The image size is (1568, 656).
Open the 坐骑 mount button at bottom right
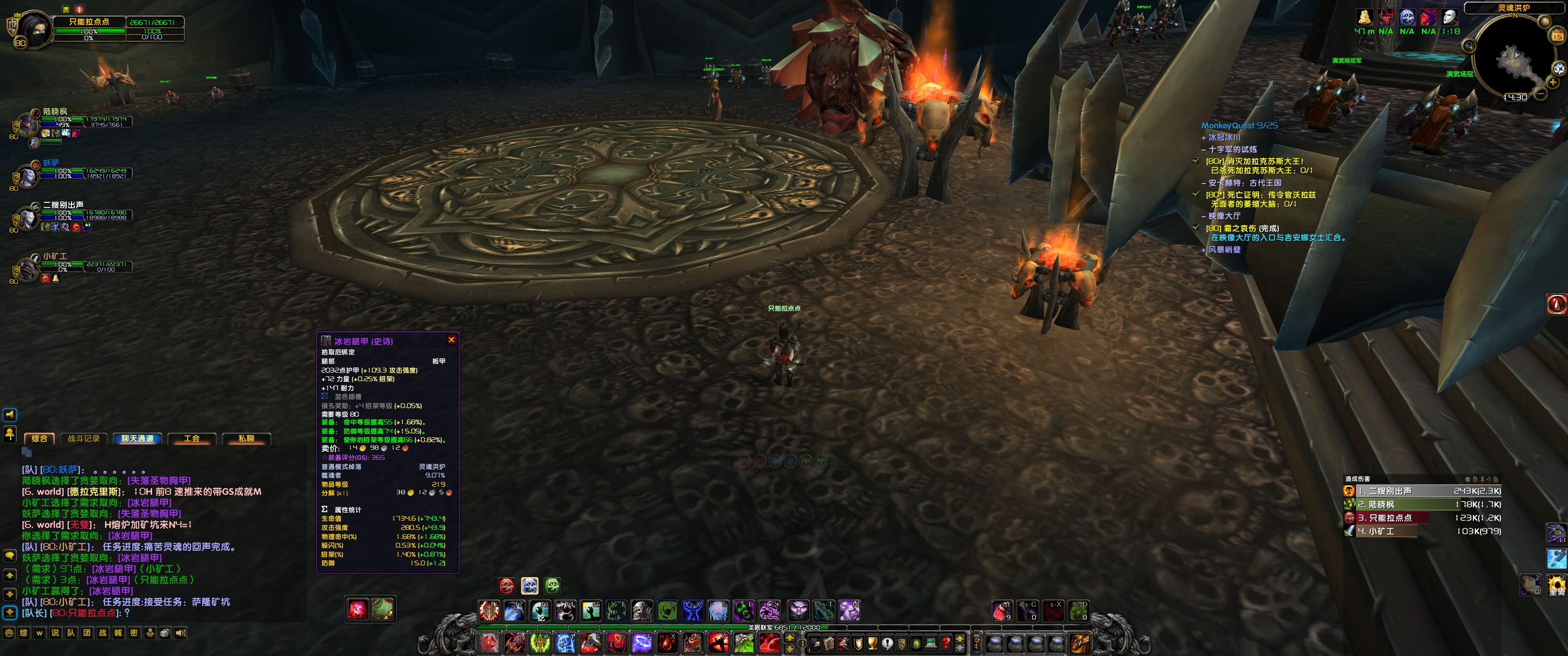(x=1556, y=585)
